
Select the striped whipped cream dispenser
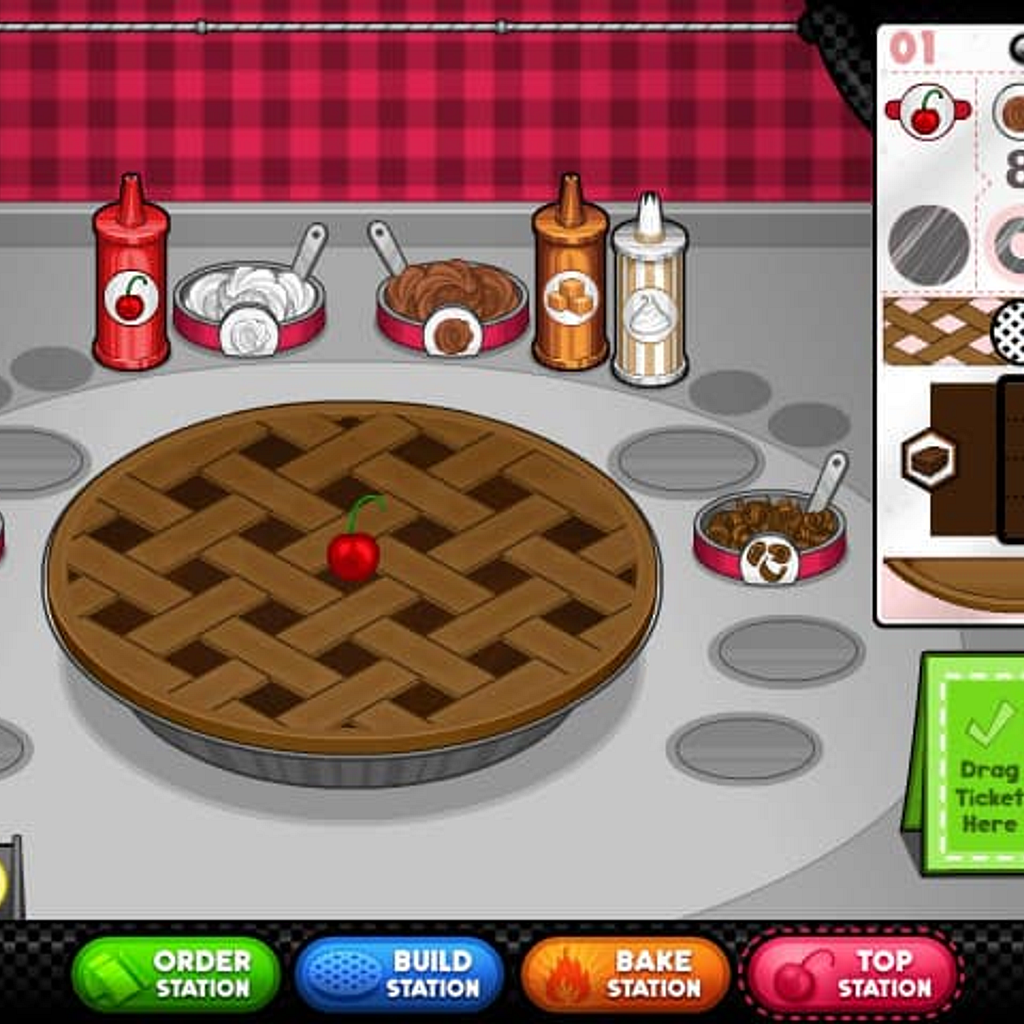[x=649, y=294]
